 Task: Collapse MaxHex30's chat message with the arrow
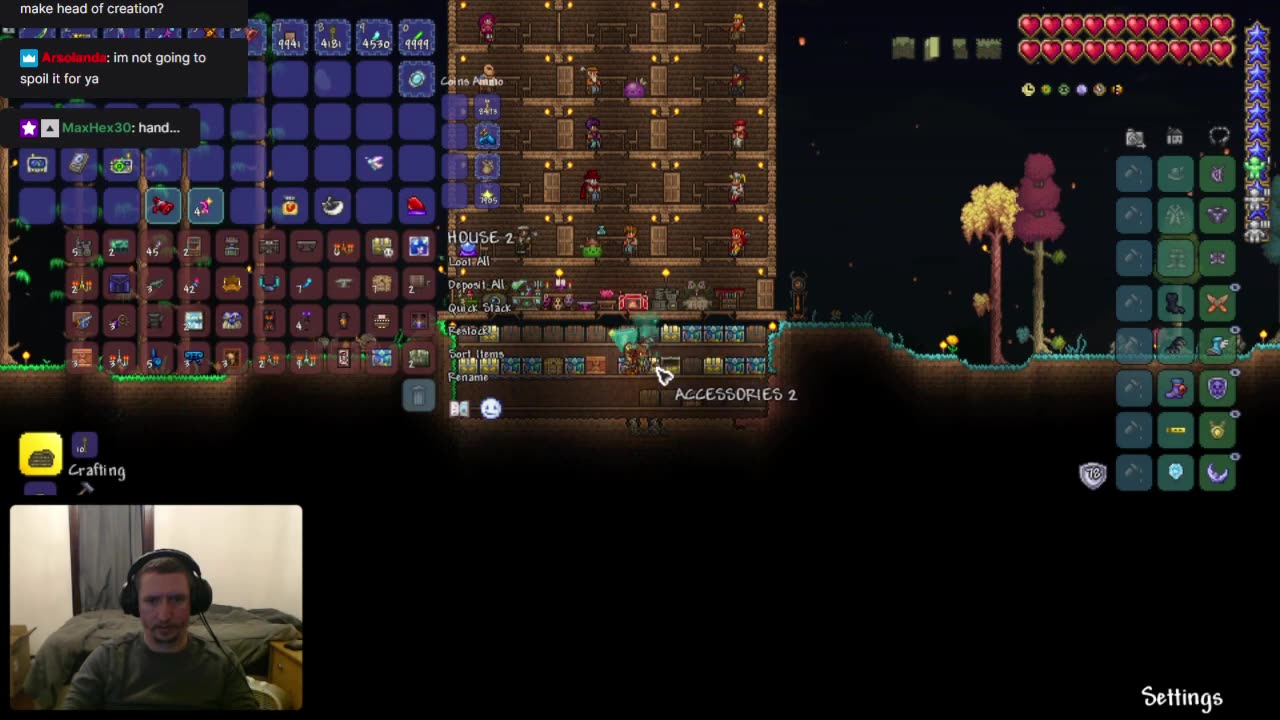[x=49, y=127]
